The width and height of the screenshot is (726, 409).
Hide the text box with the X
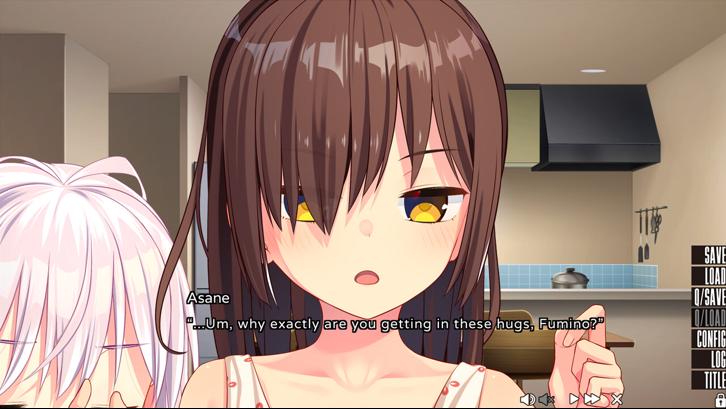[x=617, y=399]
